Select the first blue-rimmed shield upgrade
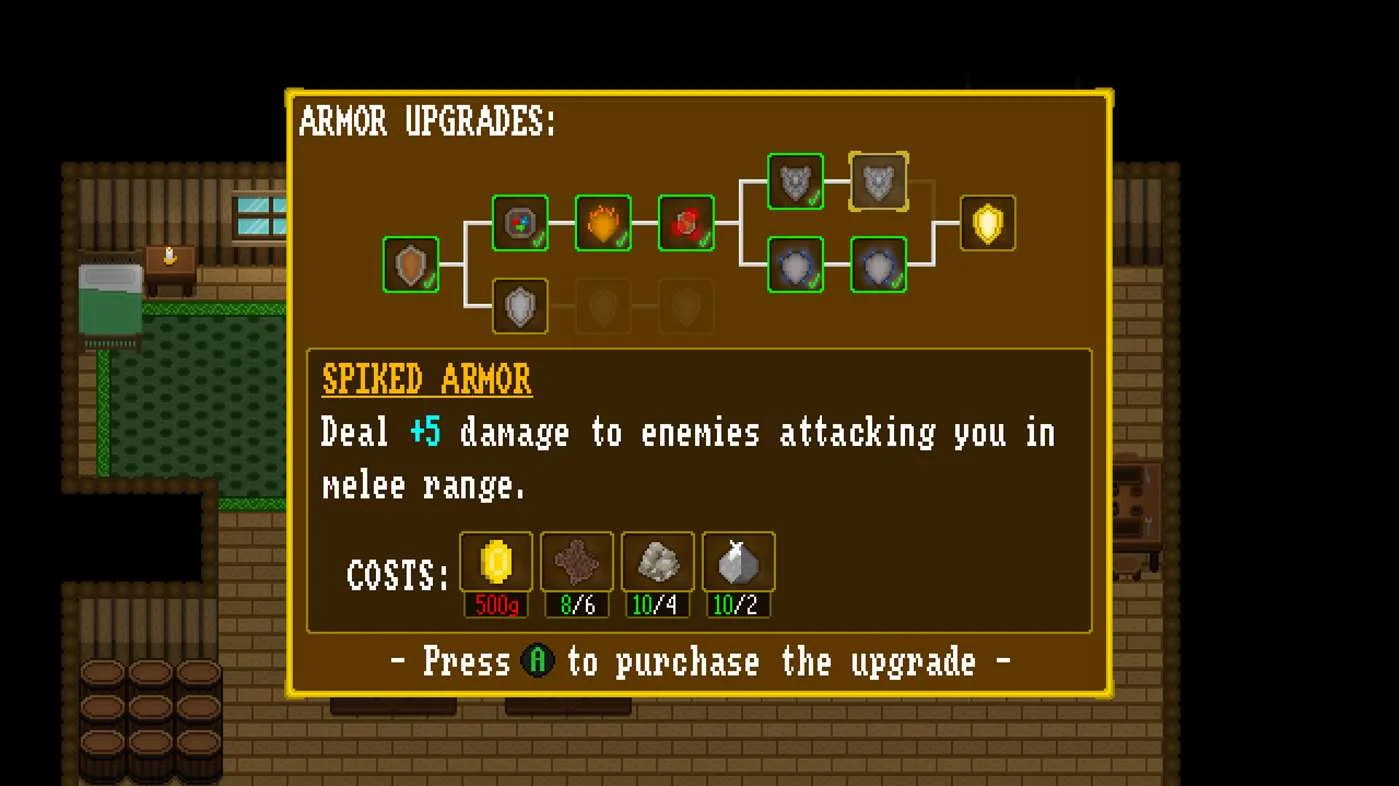The width and height of the screenshot is (1399, 786). pyautogui.click(x=795, y=264)
